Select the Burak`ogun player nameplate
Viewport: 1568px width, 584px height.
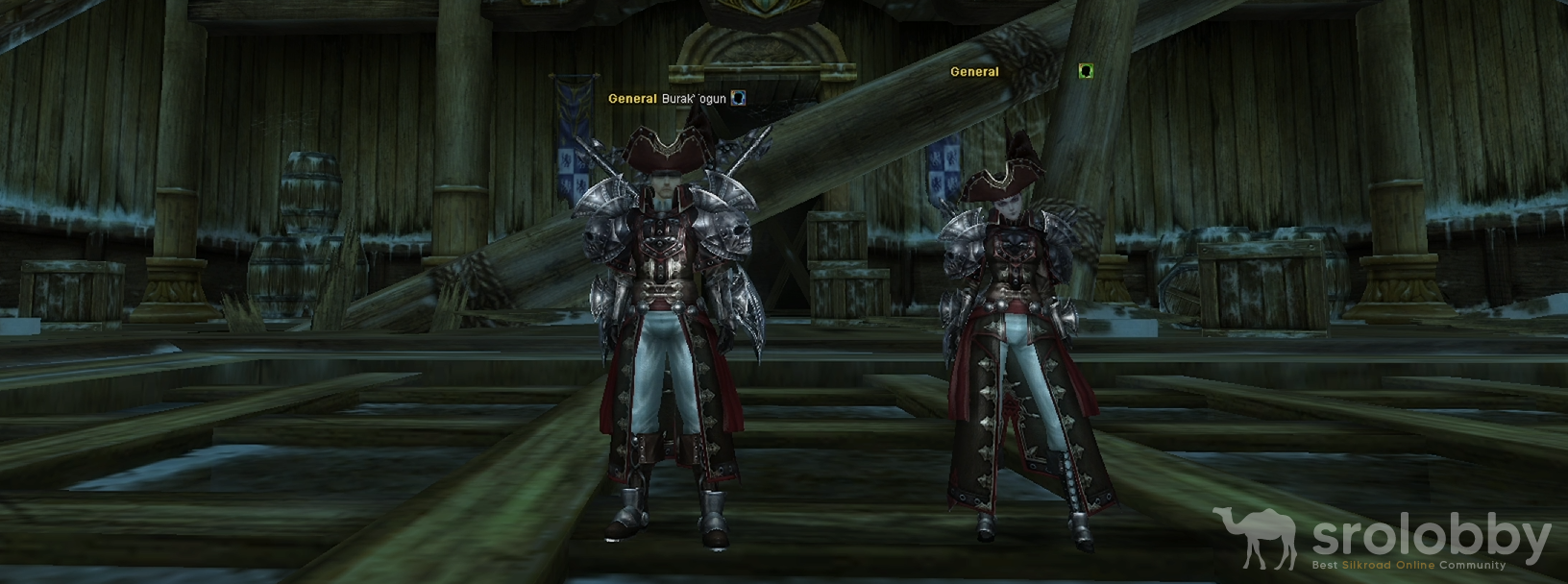coord(694,99)
